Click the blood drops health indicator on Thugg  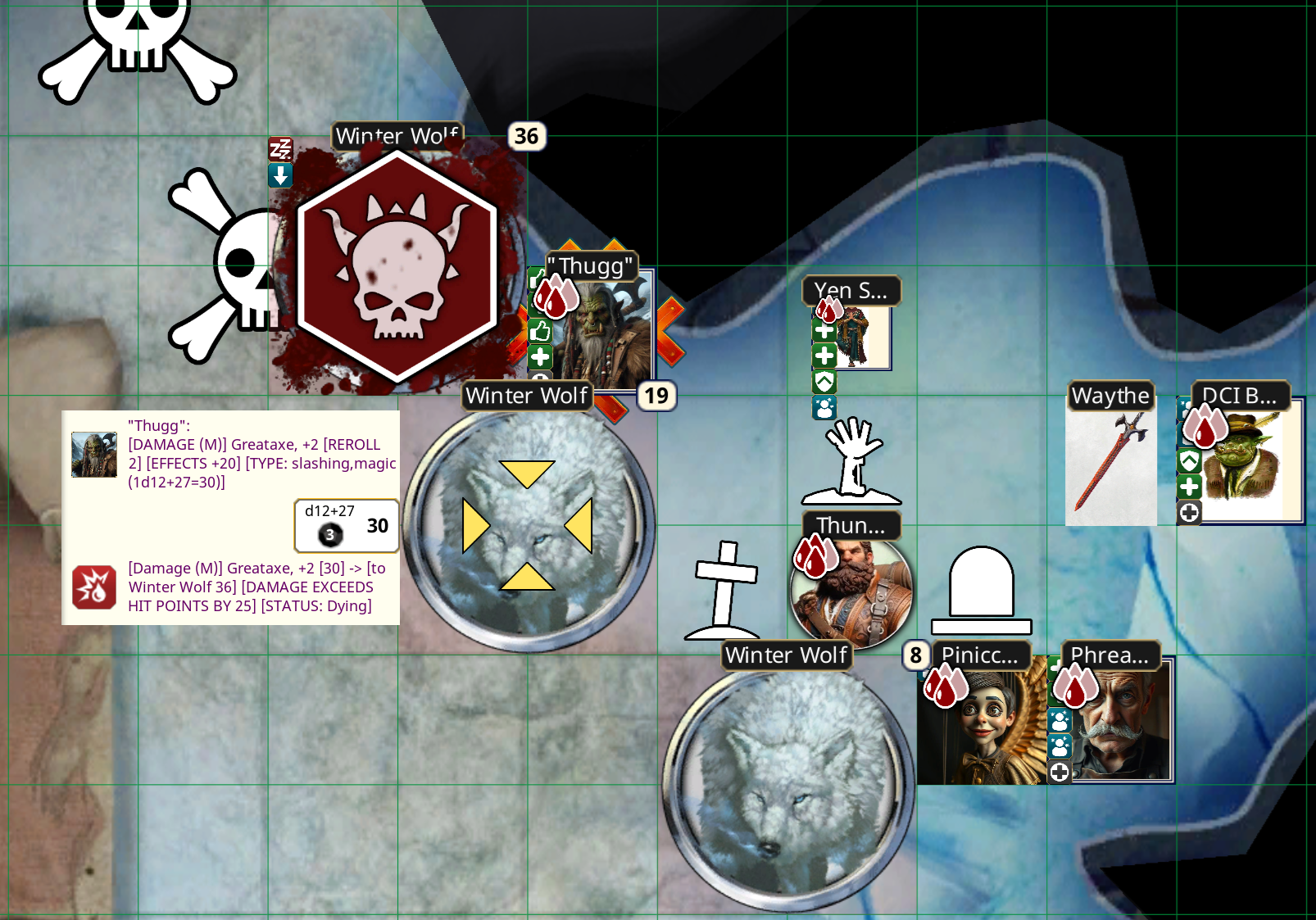(x=554, y=298)
